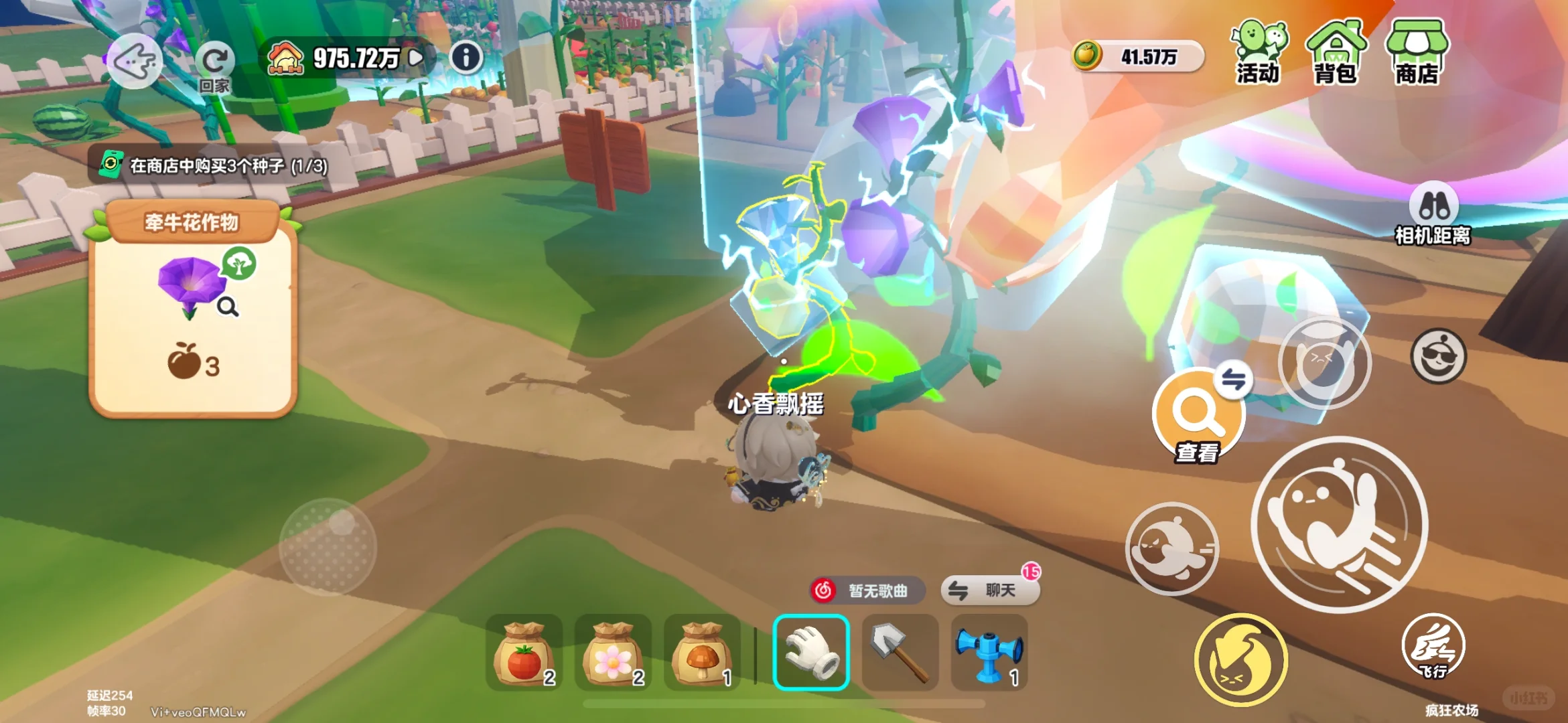Open the sunglasses emote button
Screen dimensions: 1568x723
[1438, 356]
